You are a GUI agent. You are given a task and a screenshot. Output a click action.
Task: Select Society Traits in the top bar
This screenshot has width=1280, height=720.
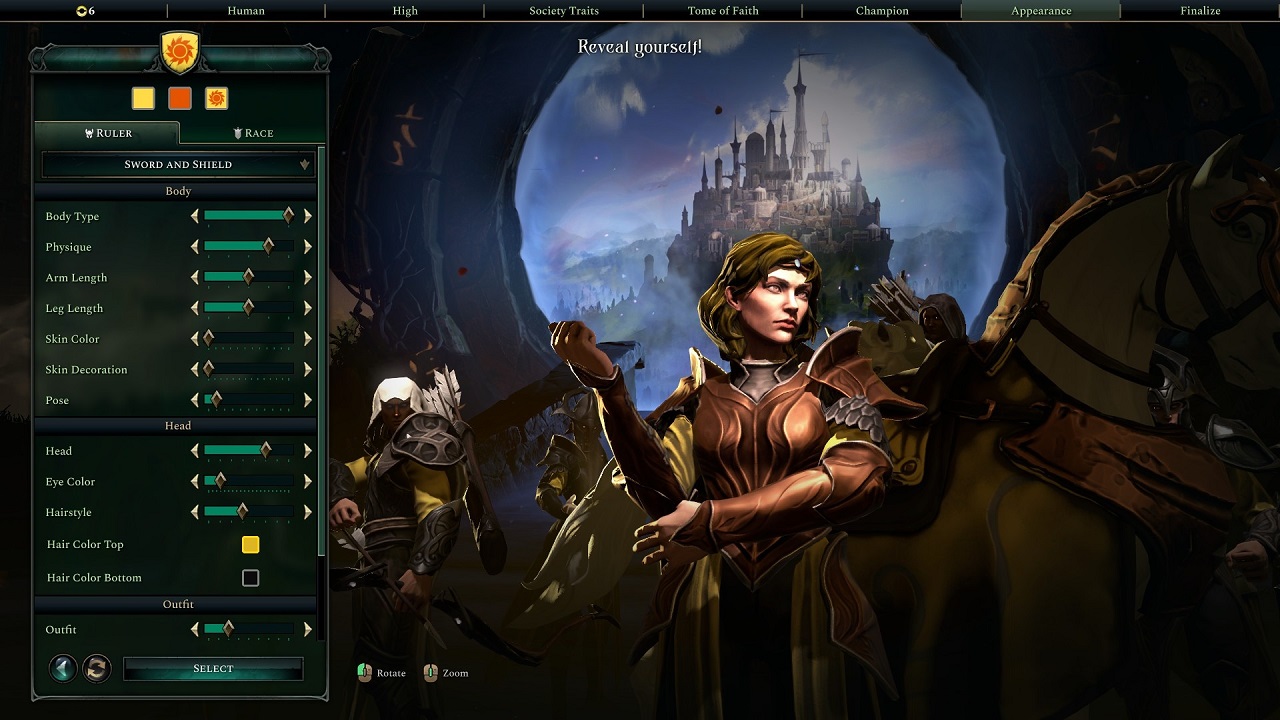[563, 11]
